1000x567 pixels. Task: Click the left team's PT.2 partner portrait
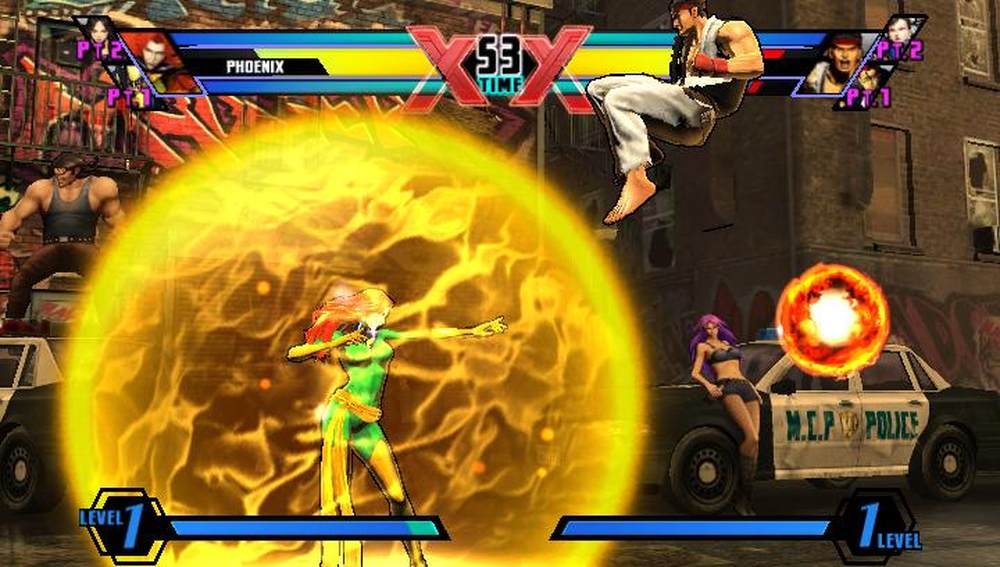(100, 33)
